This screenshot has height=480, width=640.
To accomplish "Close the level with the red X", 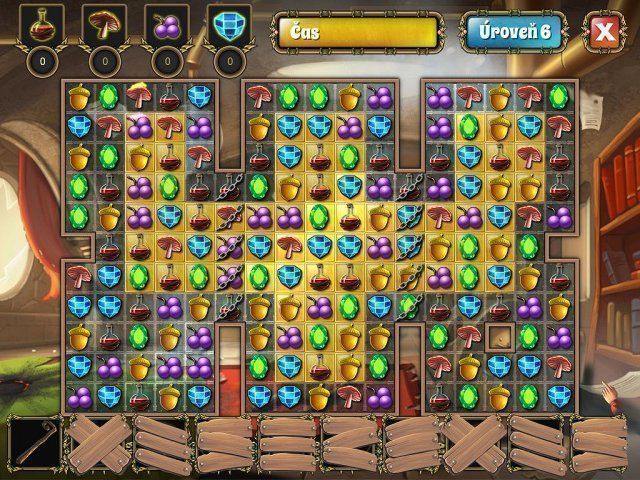I will [x=603, y=32].
